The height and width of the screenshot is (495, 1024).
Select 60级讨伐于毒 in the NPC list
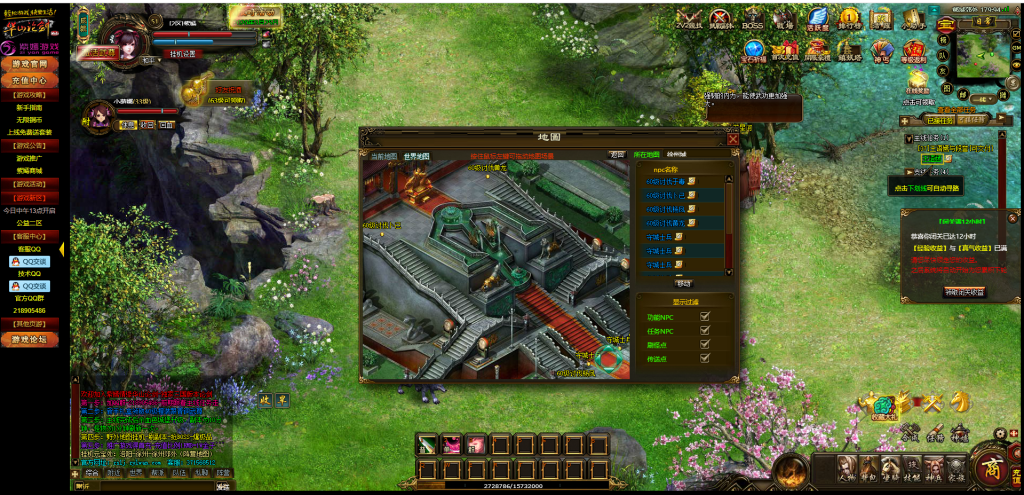coord(664,182)
